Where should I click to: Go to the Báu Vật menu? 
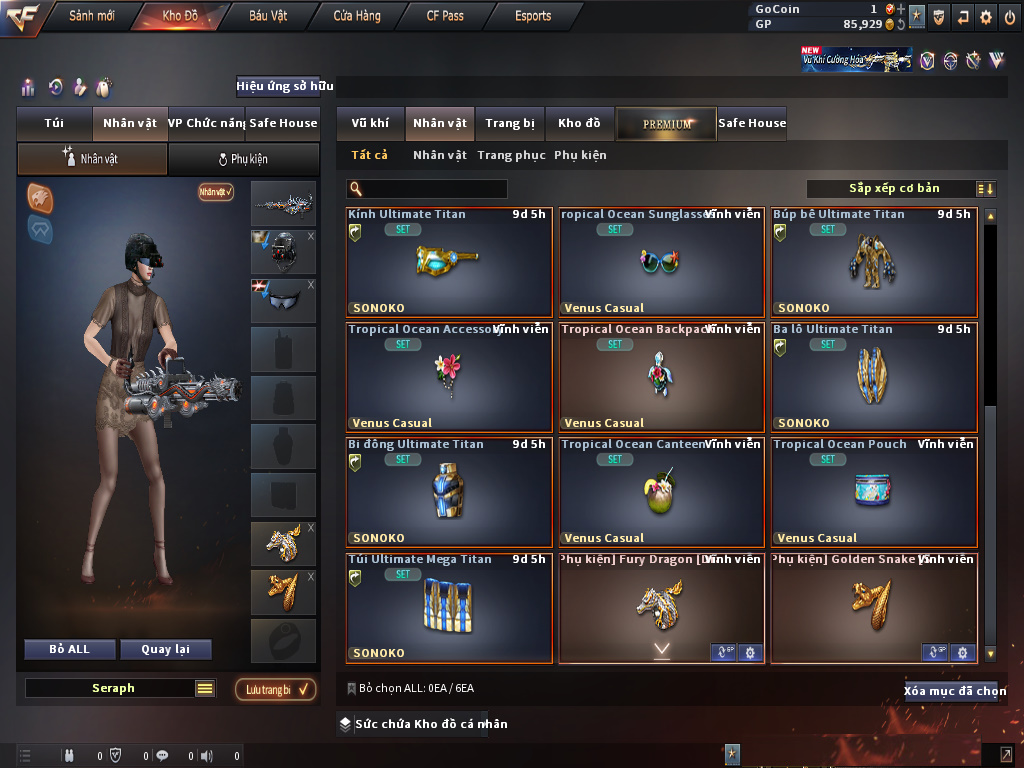pyautogui.click(x=268, y=16)
